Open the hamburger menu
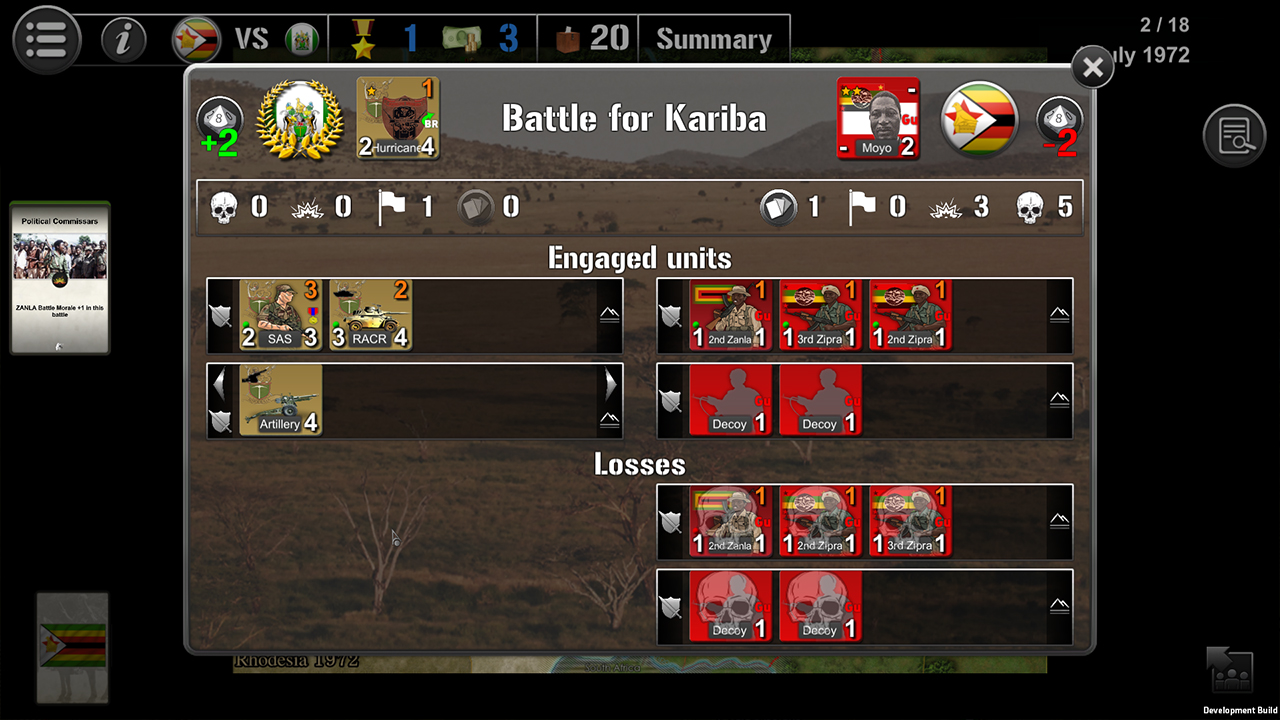1280x720 pixels. tap(46, 40)
